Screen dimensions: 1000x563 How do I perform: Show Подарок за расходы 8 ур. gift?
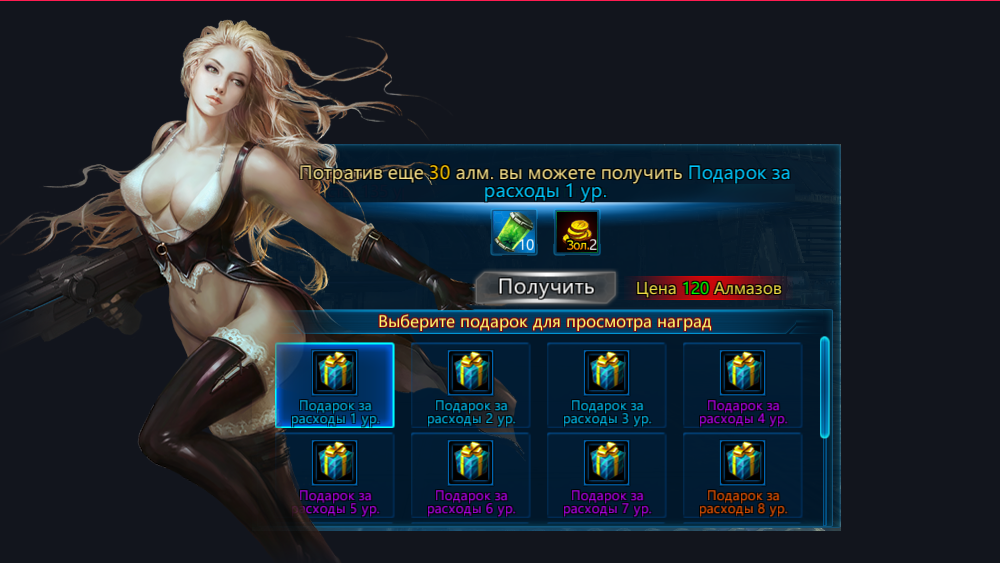(x=742, y=475)
